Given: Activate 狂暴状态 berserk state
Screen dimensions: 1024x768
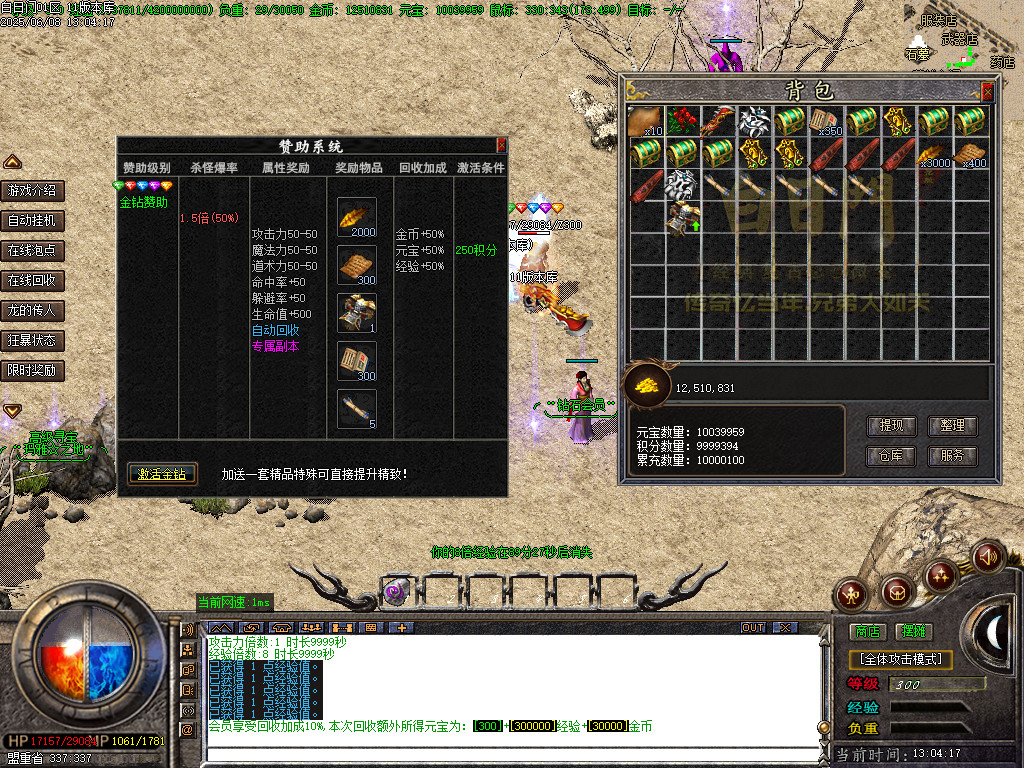Looking at the screenshot, I should (33, 340).
